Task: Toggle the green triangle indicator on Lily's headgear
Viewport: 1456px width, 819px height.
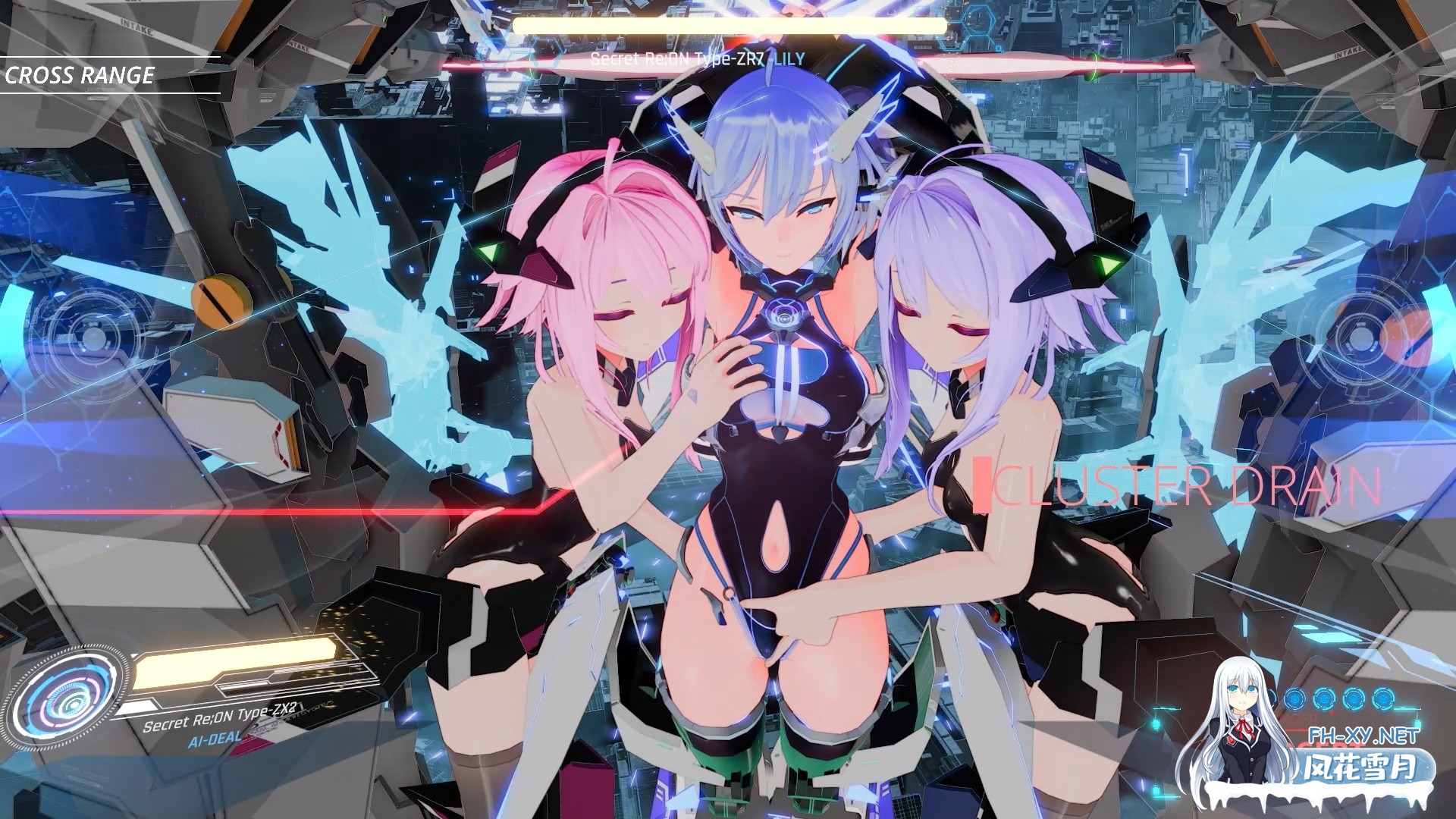Action: tap(488, 253)
